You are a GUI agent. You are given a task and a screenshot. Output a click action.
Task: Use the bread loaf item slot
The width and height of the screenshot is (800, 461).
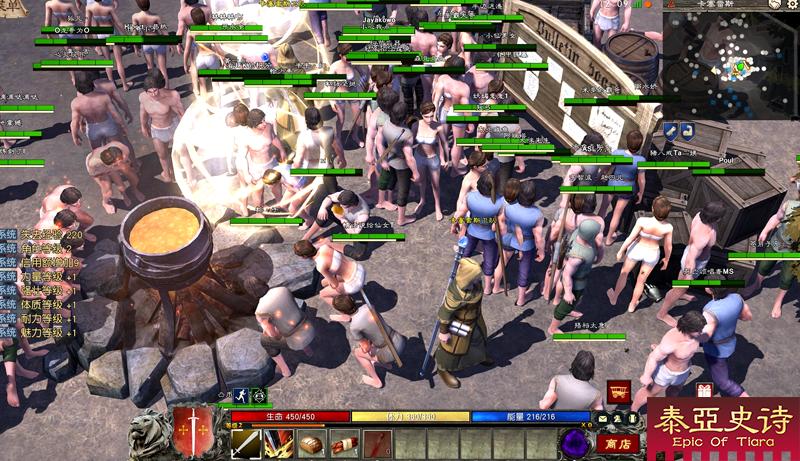tap(311, 443)
